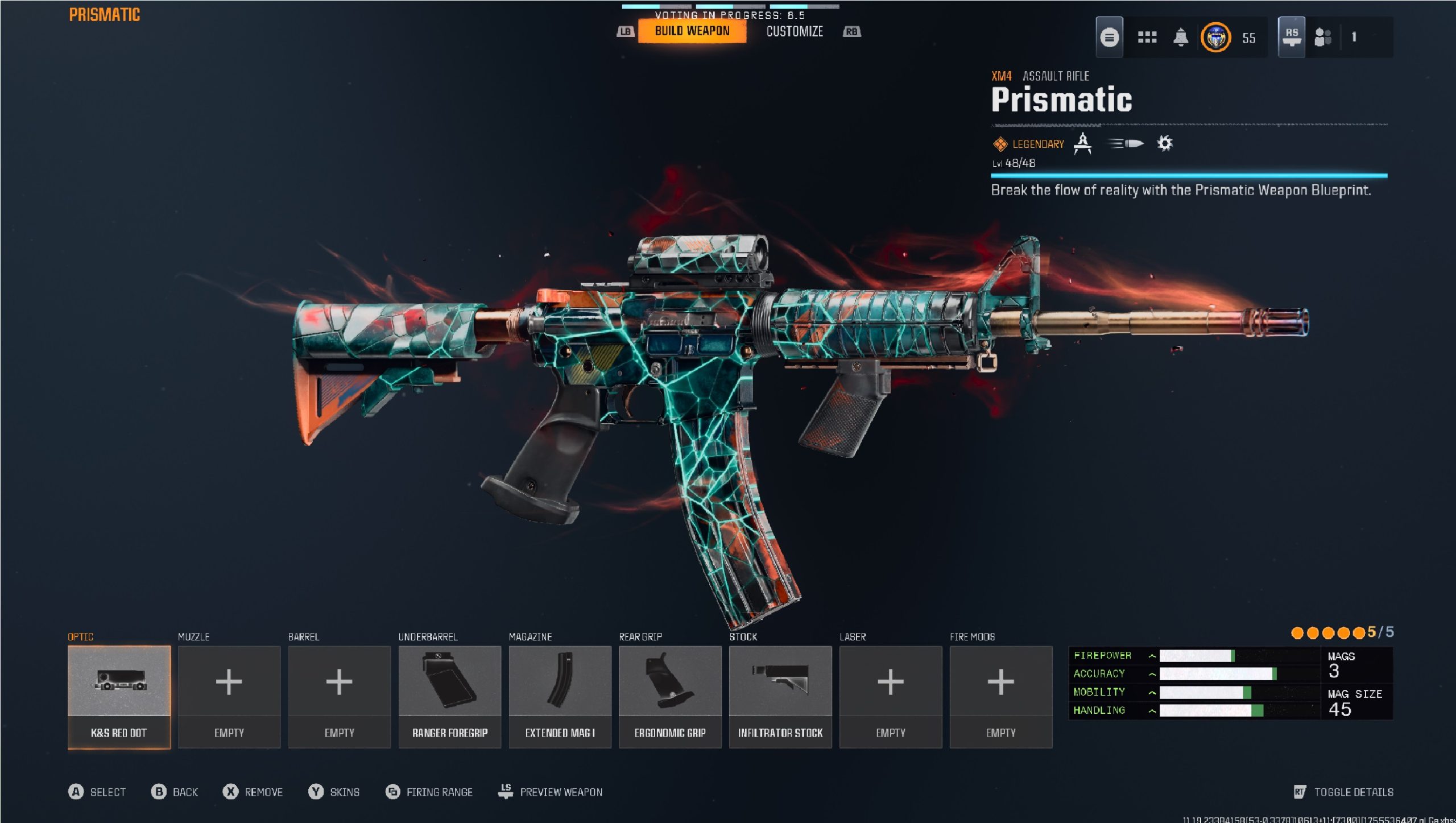
Task: Choose the Ranger Foregrip underbarrel slot
Action: 450,696
